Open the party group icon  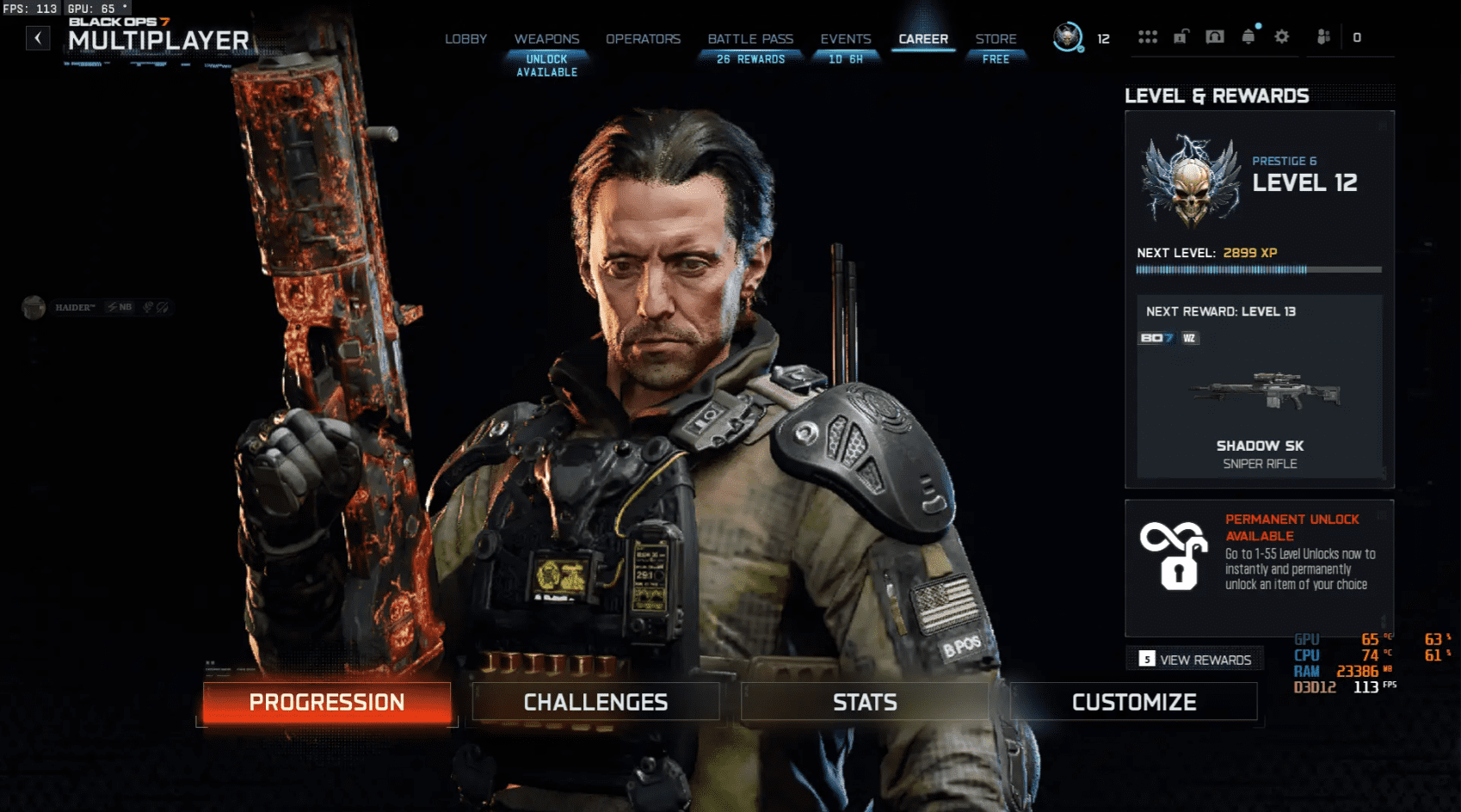pyautogui.click(x=1323, y=37)
